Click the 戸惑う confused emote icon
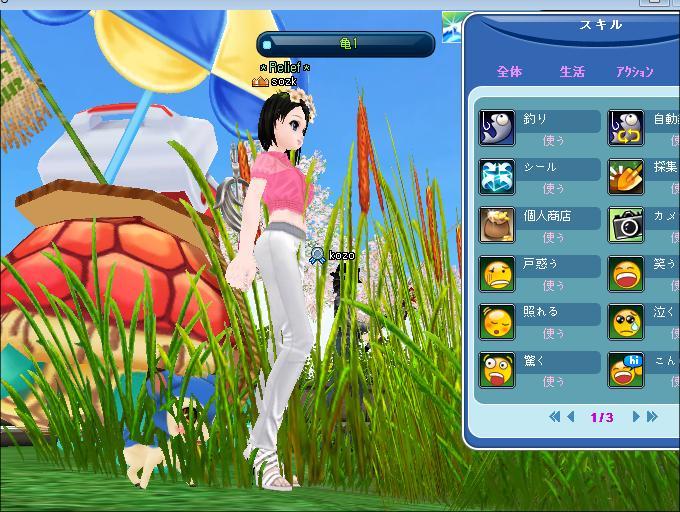Viewport: 680px width, 512px height. click(x=497, y=273)
